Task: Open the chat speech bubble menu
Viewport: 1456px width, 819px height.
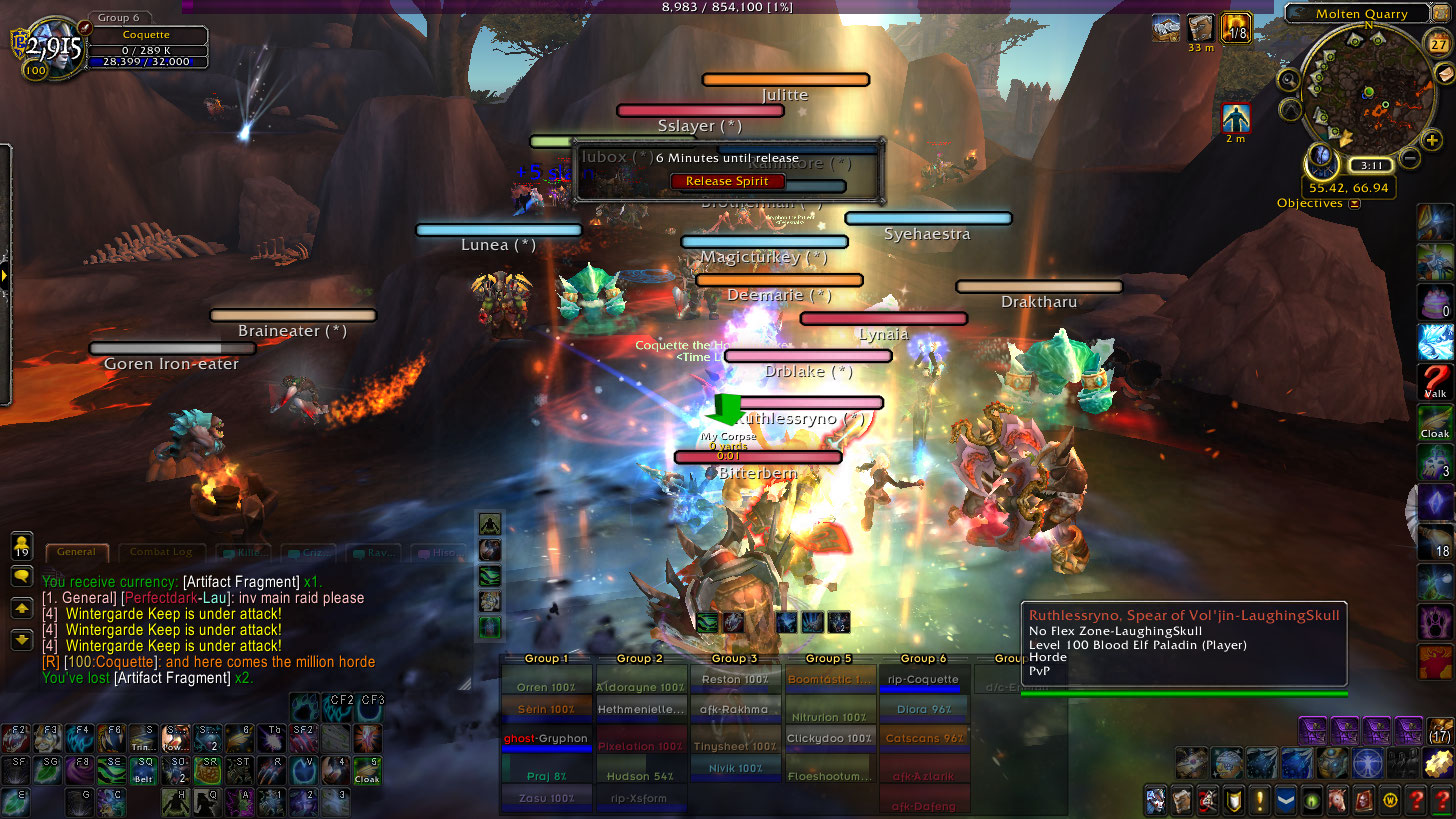Action: pyautogui.click(x=21, y=576)
